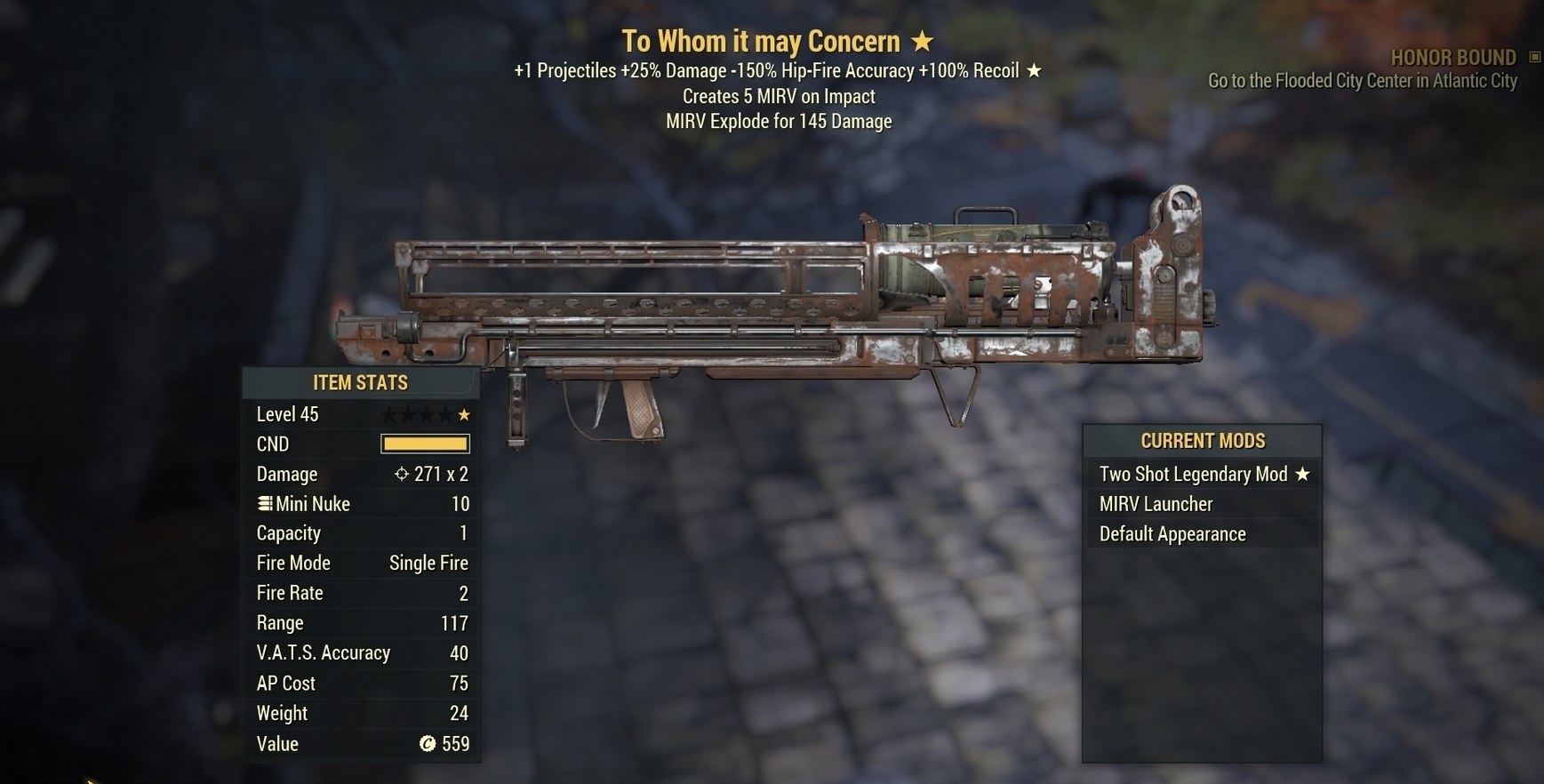
Task: Select the Mini Nuke ammo icon
Action: [x=263, y=503]
